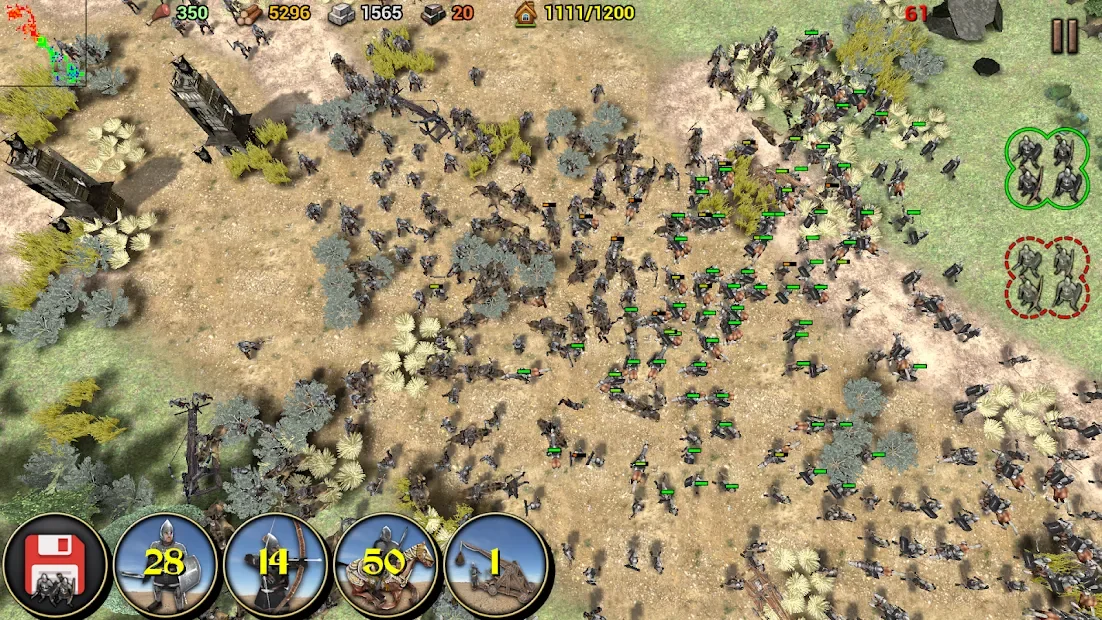Click the minimap in the corner

(42, 42)
